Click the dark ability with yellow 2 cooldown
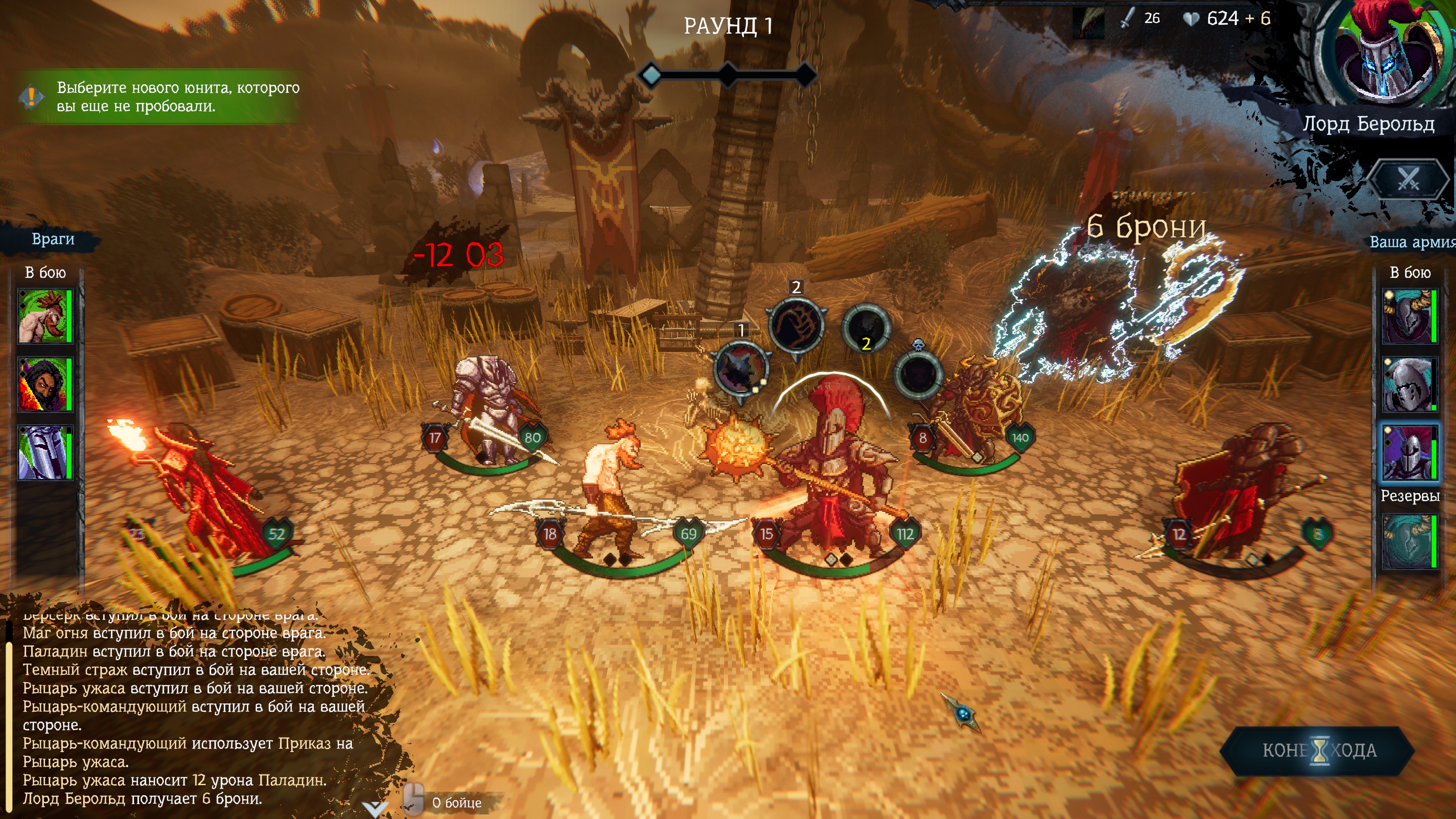 pyautogui.click(x=865, y=328)
